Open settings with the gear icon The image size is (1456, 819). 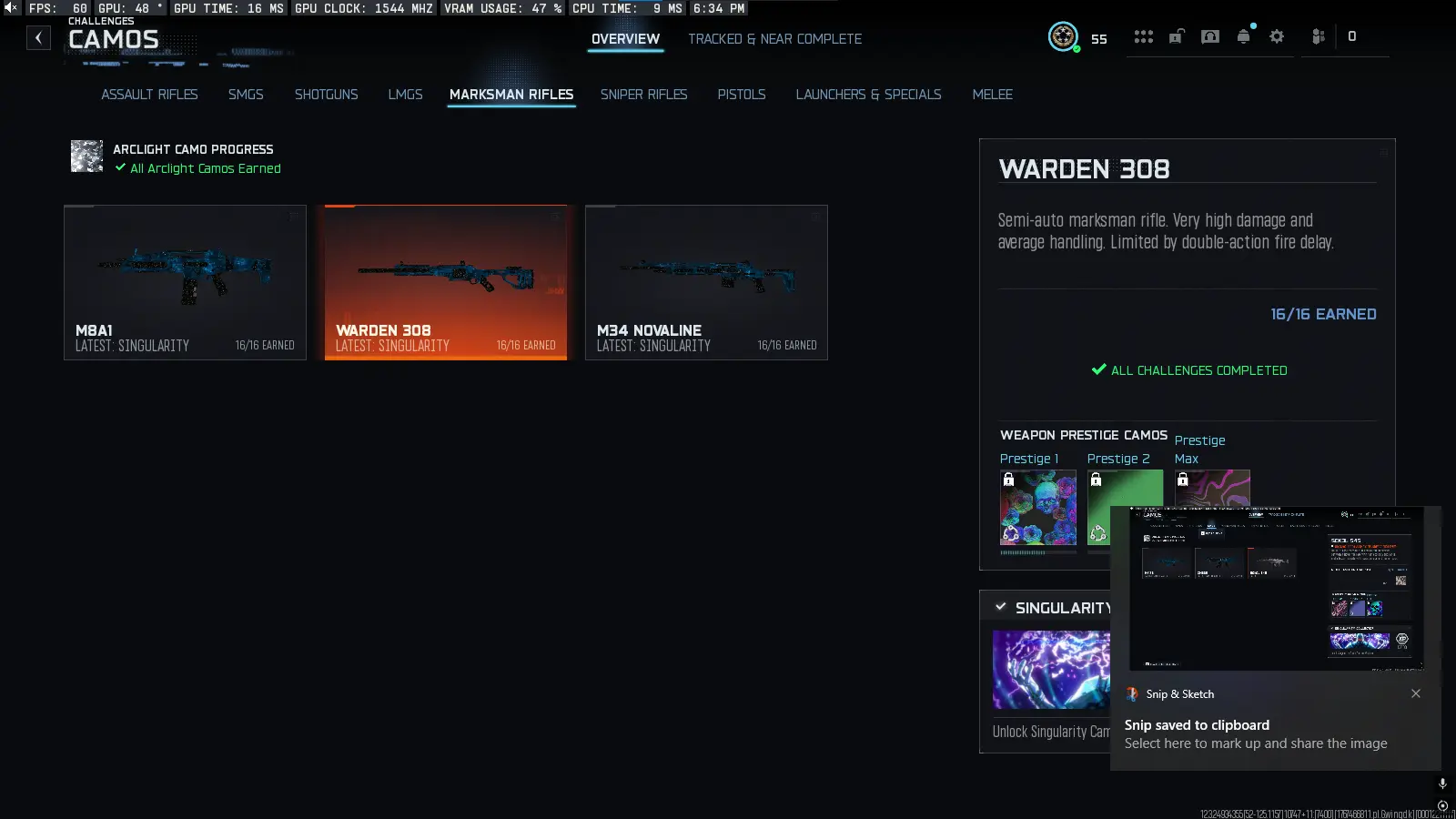click(x=1277, y=37)
